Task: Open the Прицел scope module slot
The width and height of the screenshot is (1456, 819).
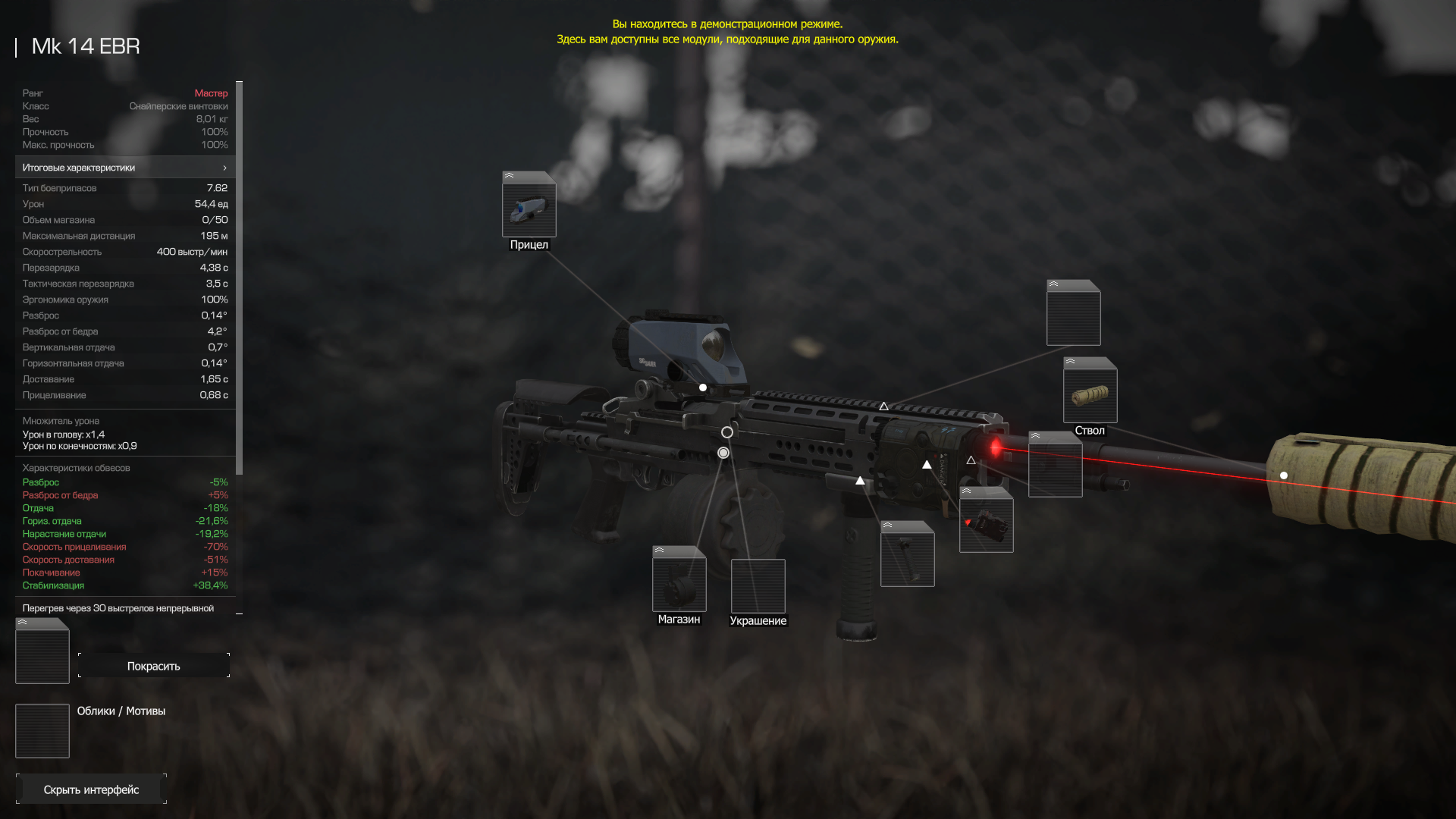Action: click(529, 209)
